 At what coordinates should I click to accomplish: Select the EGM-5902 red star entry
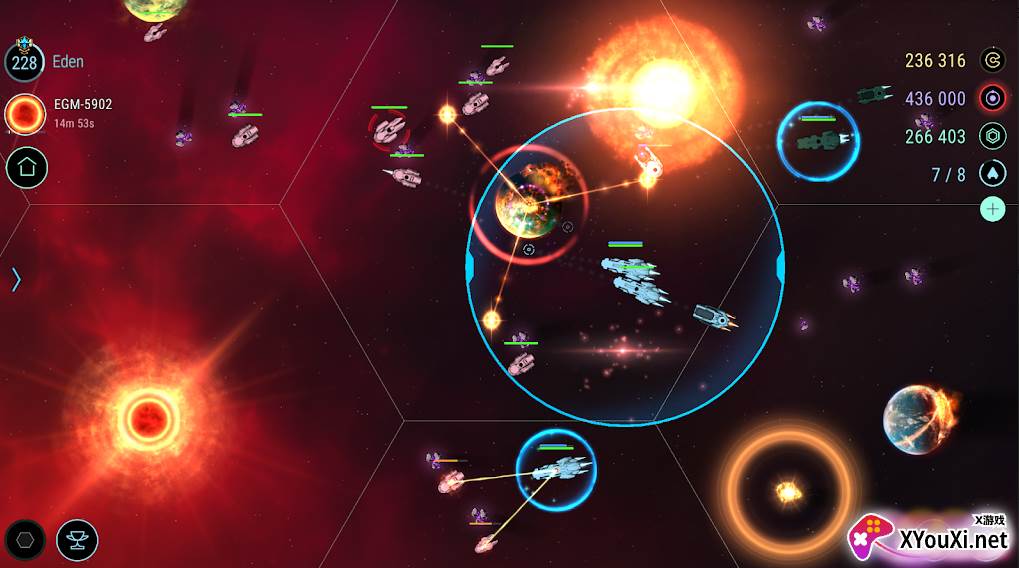(24, 114)
